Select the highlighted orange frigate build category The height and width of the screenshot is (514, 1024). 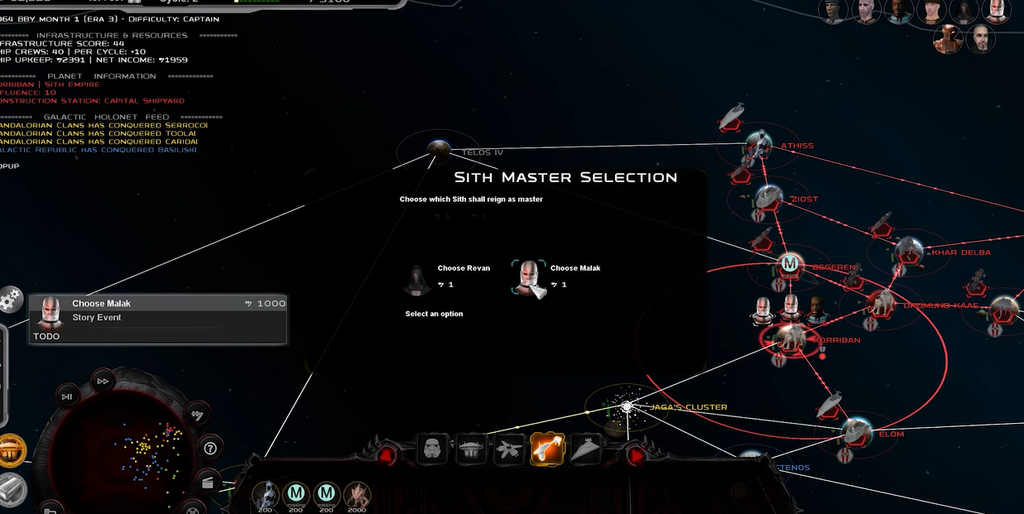548,450
